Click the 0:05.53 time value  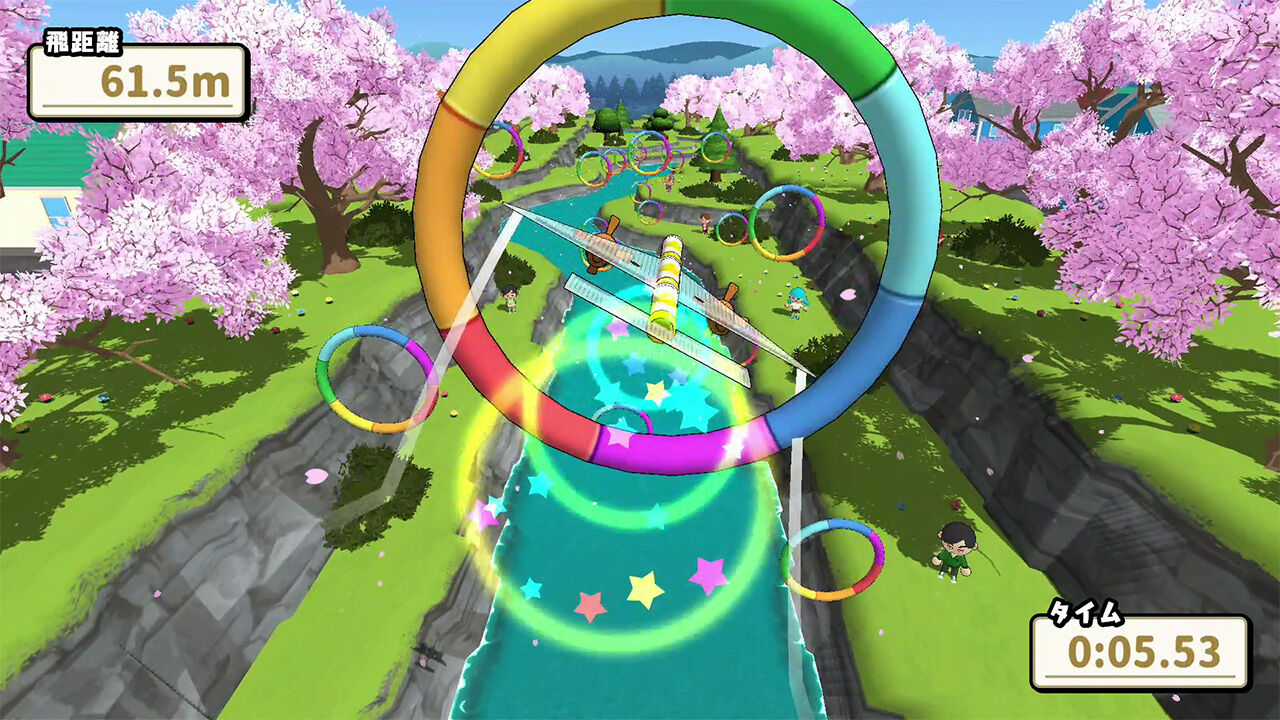pyautogui.click(x=1146, y=652)
